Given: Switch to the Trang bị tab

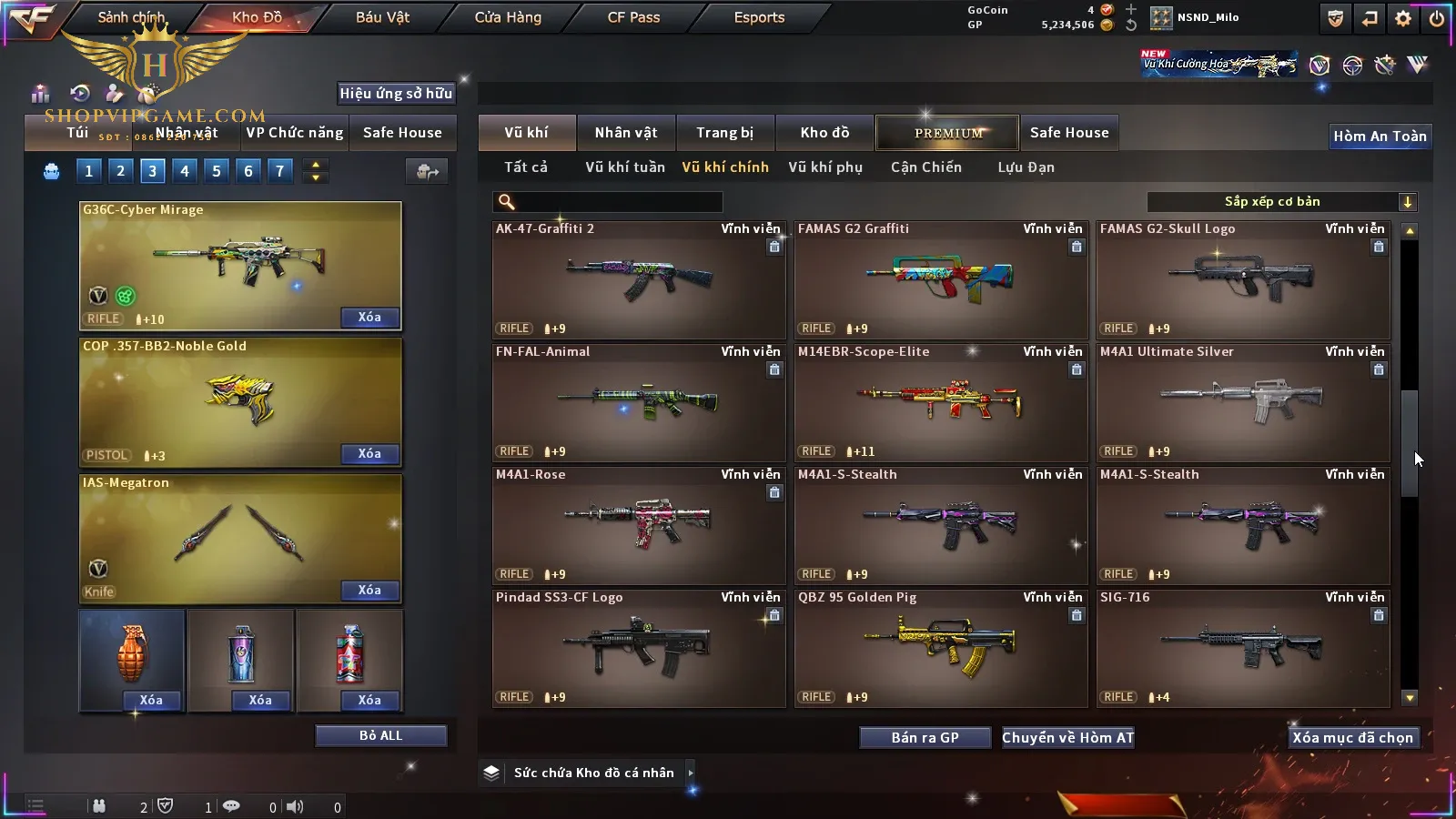Looking at the screenshot, I should tap(724, 133).
